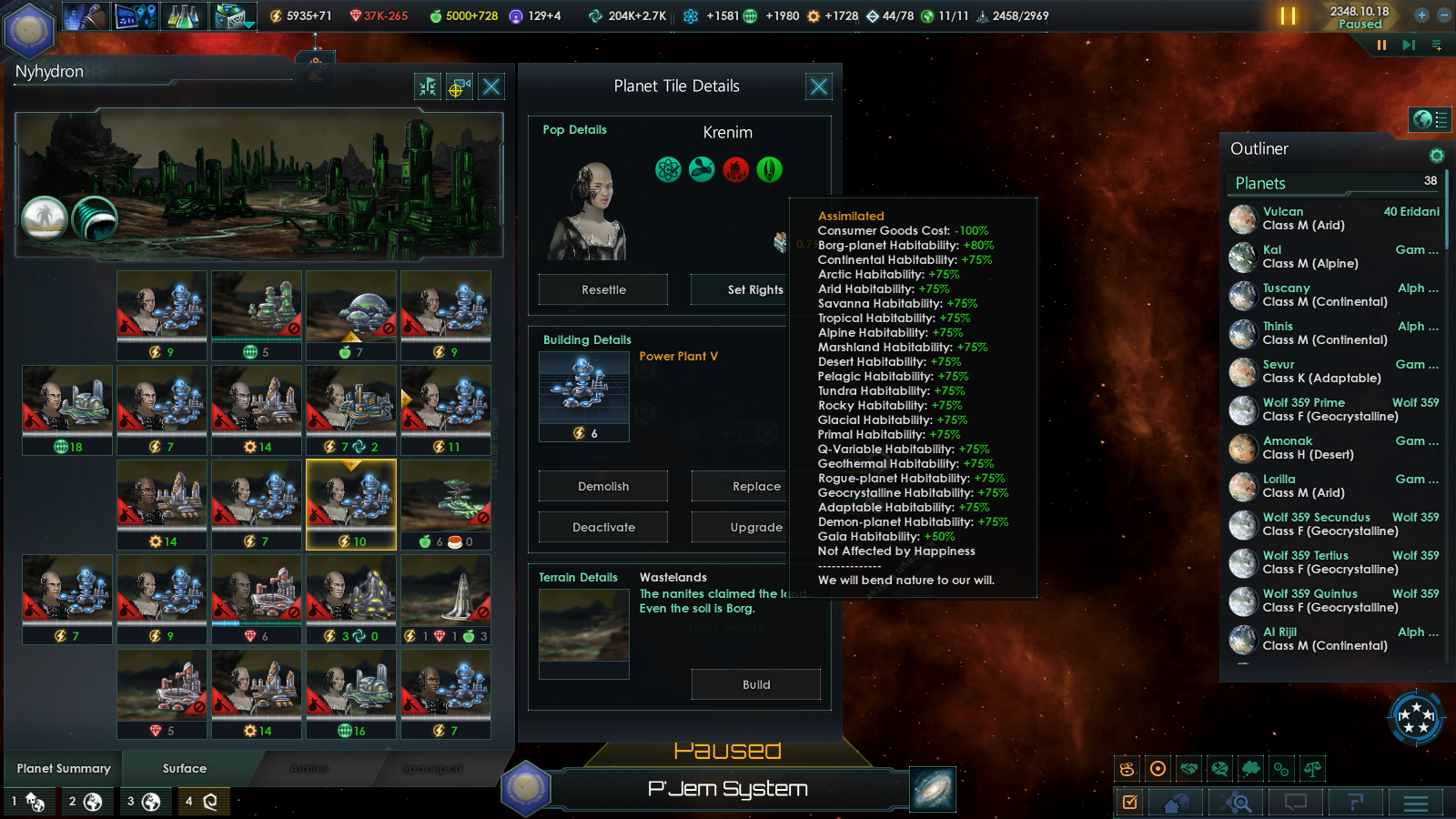Deactivate the Power Plant V

(603, 527)
